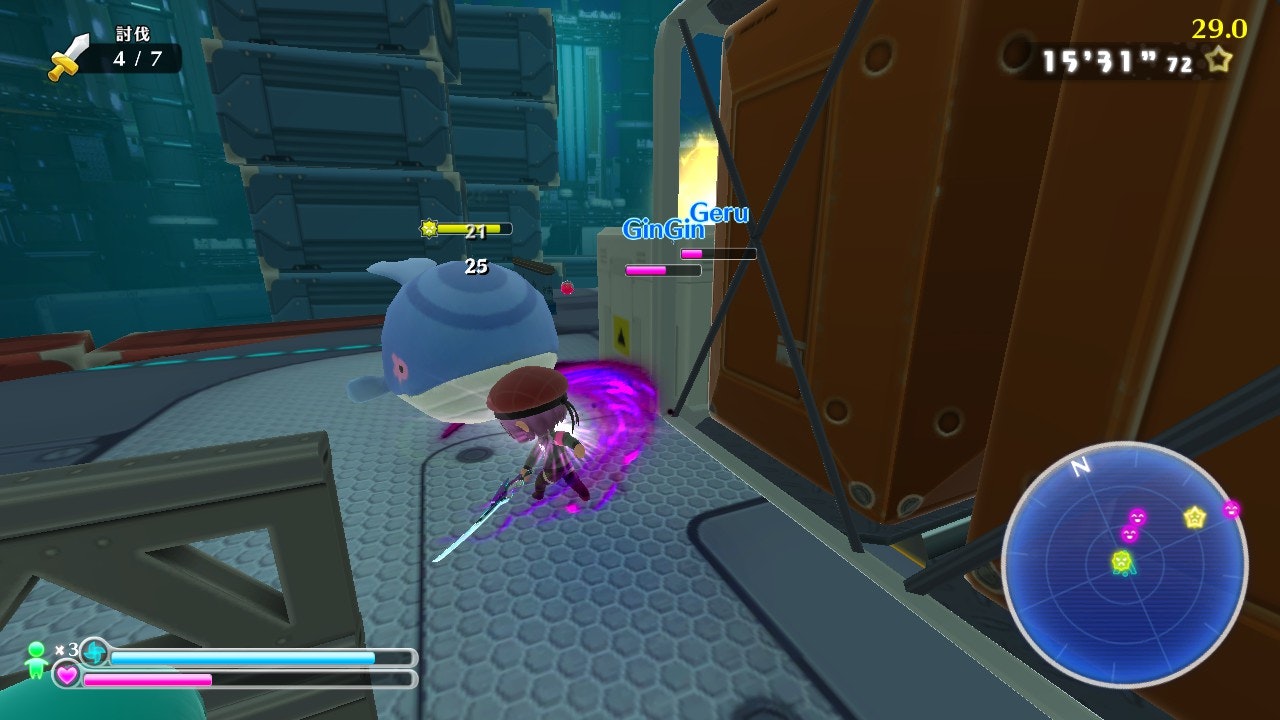1280x720 pixels.
Task: Click the north N indicator on the minimap
Action: click(x=1080, y=467)
